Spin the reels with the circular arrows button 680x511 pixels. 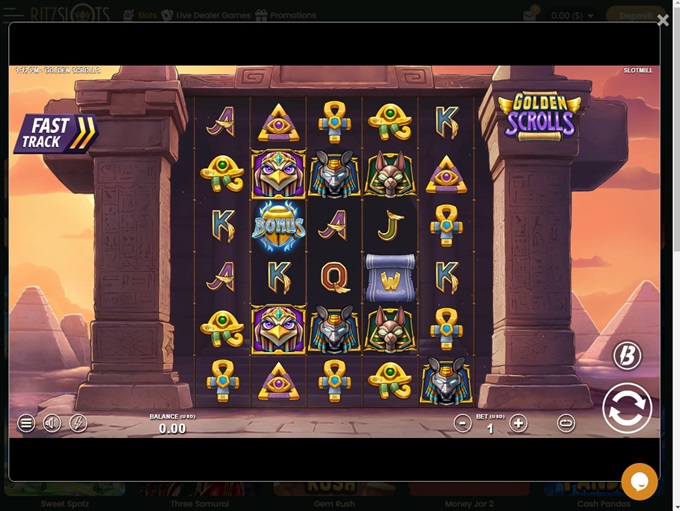coord(627,408)
